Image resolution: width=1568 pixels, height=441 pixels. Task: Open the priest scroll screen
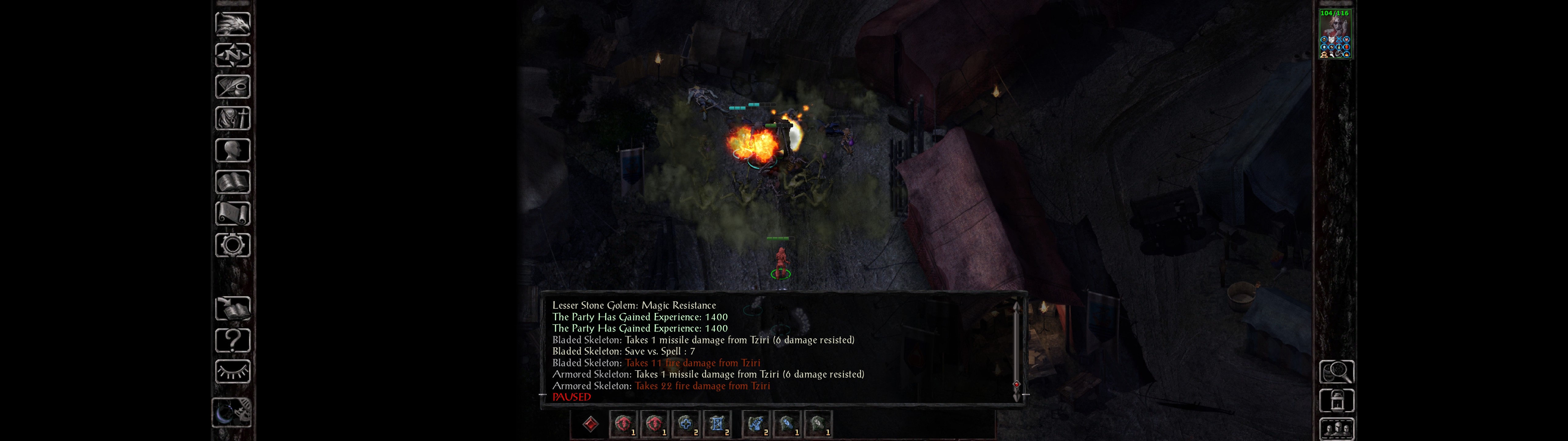(x=232, y=213)
